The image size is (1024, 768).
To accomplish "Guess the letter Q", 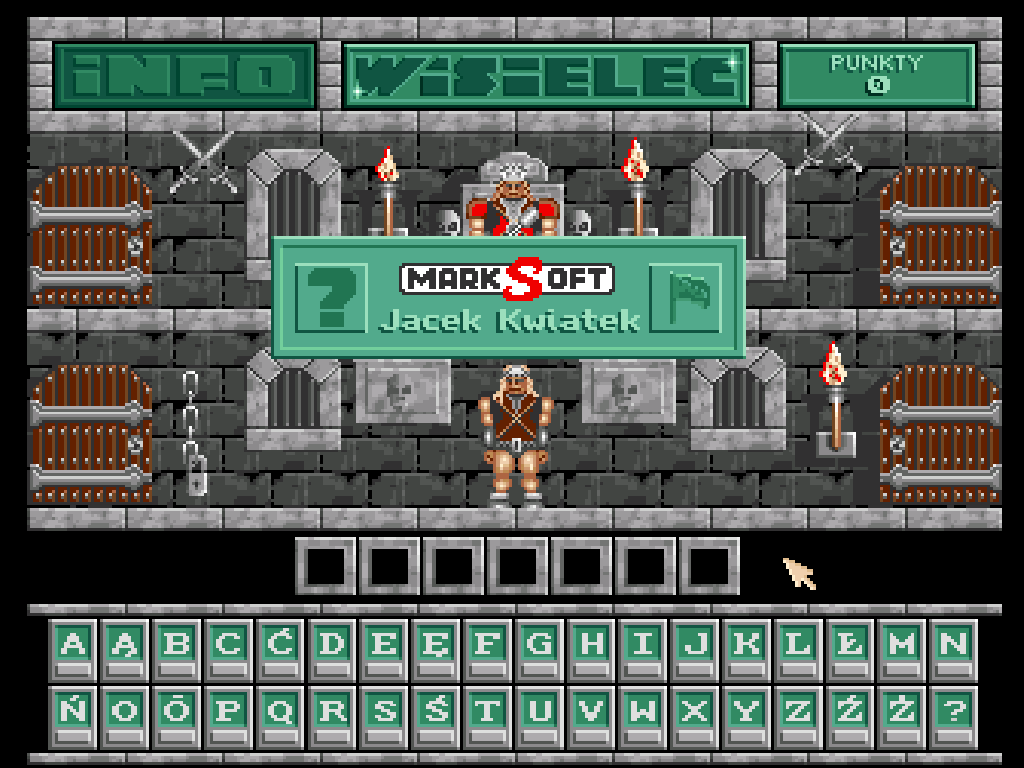I will [x=280, y=714].
